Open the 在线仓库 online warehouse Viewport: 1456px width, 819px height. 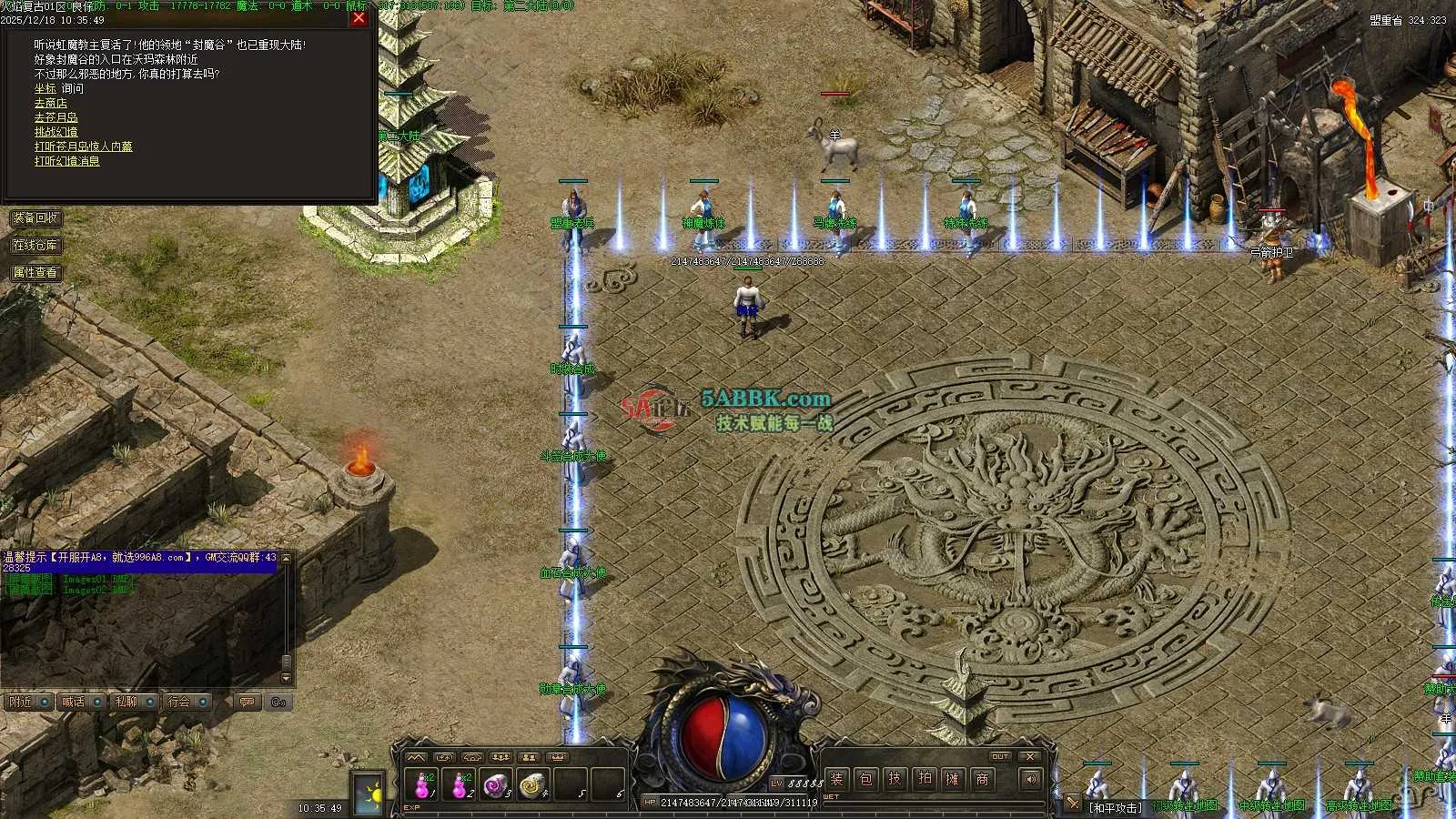tap(35, 246)
